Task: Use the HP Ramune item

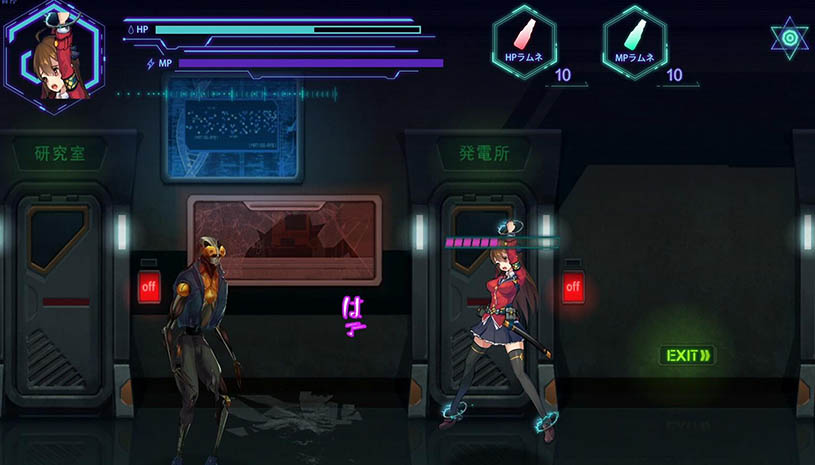Action: point(524,42)
